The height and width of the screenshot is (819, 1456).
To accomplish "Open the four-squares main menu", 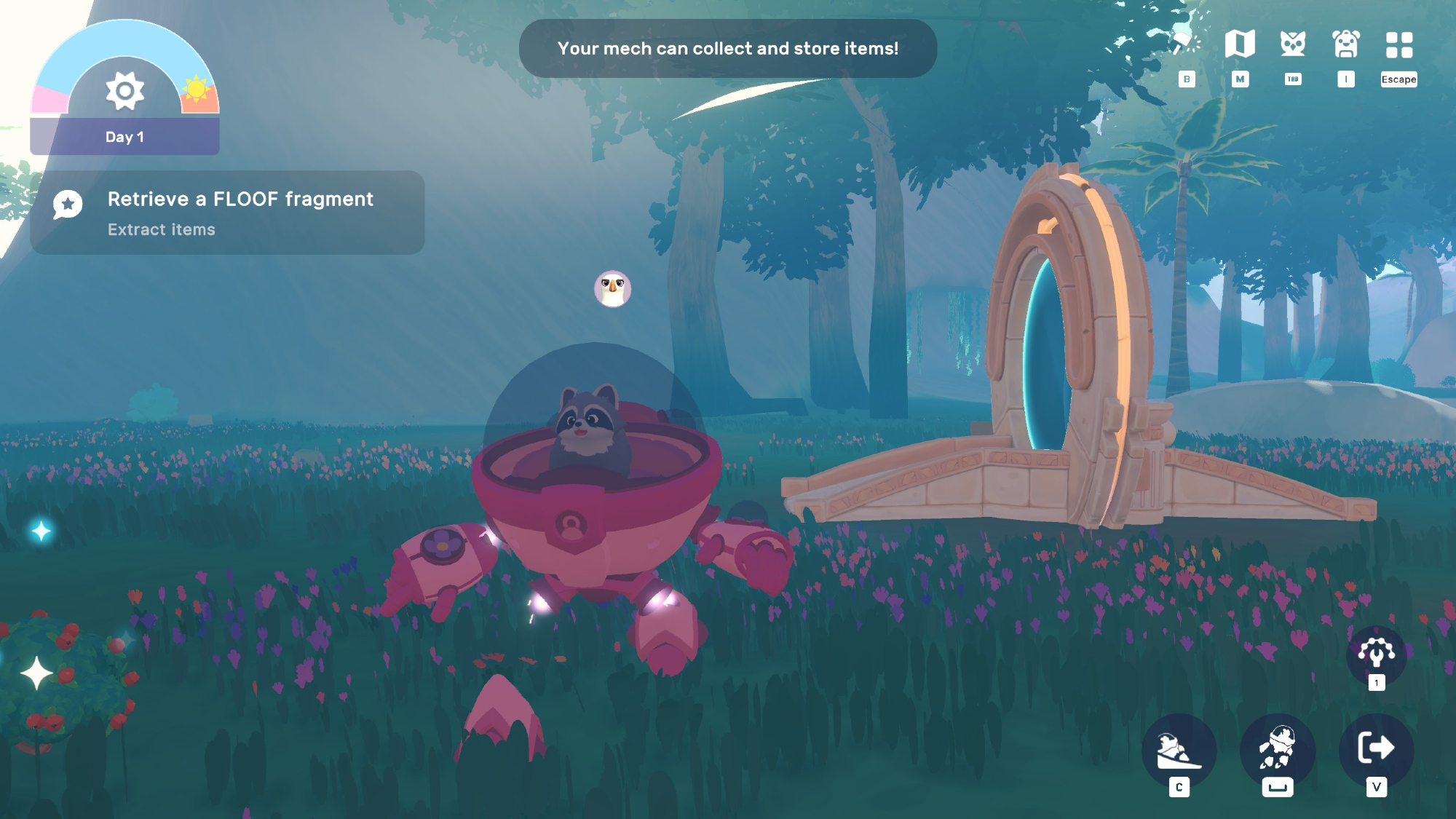I will 1399,44.
